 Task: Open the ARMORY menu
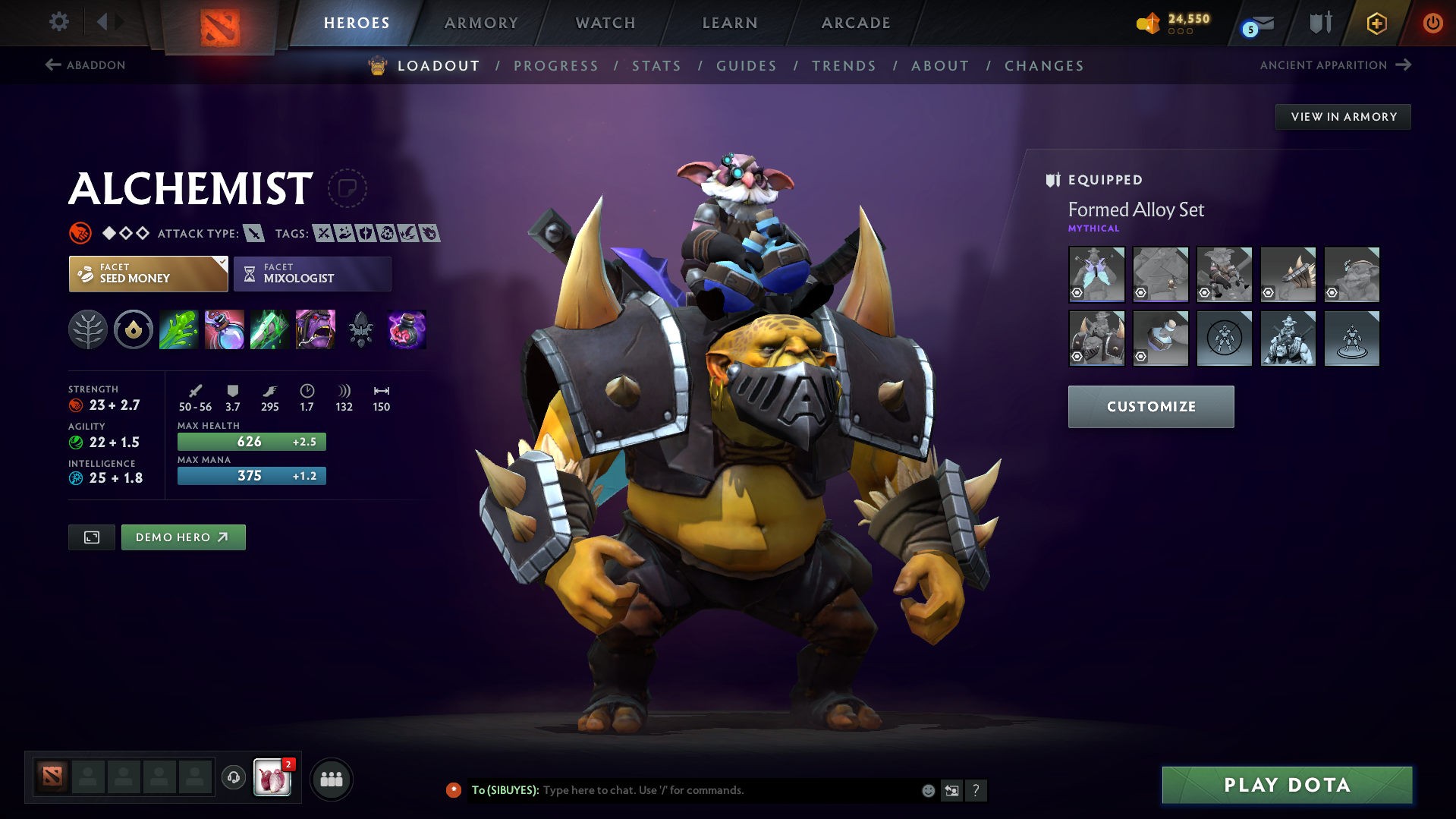481,23
